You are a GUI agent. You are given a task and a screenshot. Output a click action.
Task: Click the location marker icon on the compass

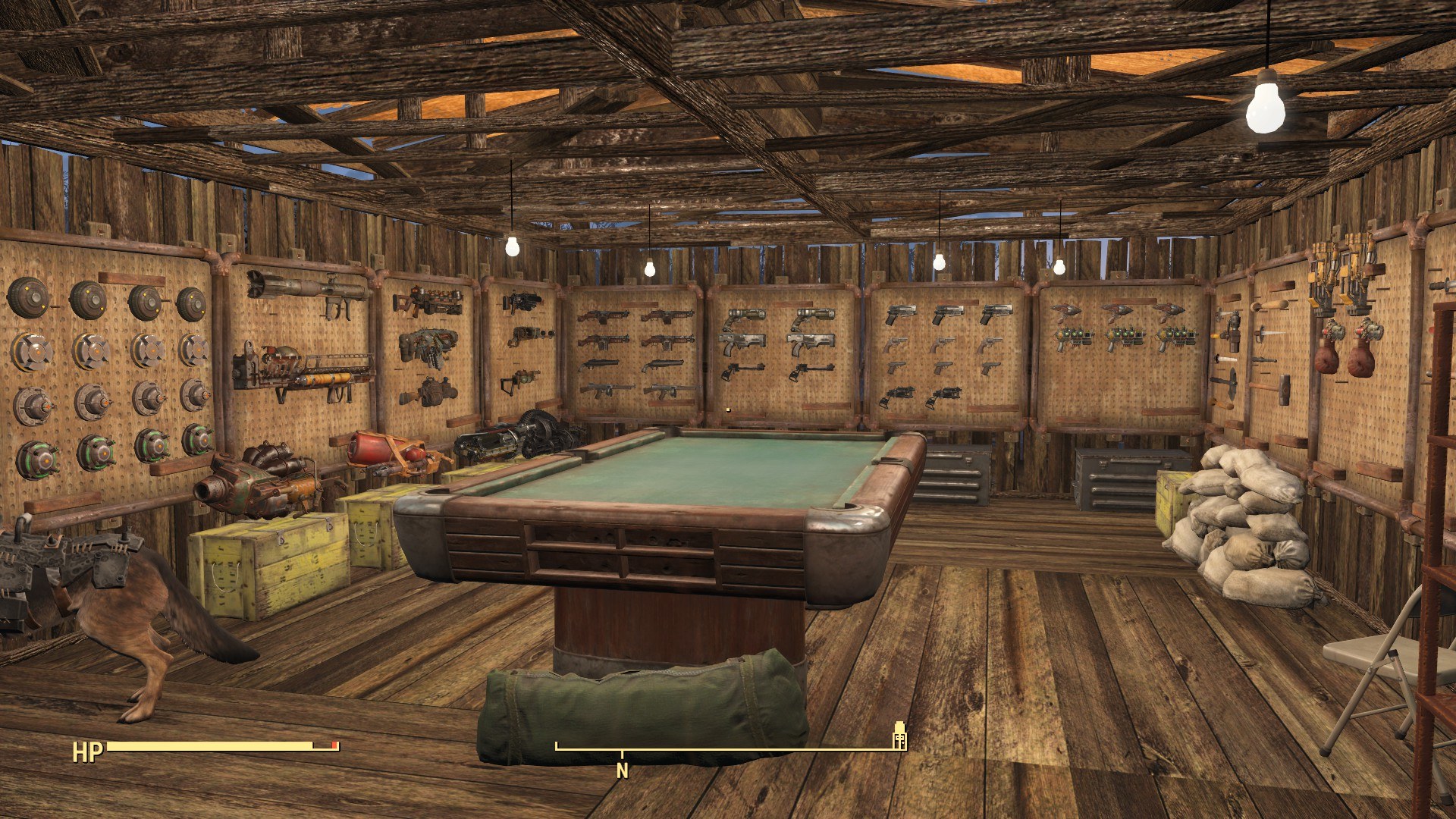(x=899, y=735)
